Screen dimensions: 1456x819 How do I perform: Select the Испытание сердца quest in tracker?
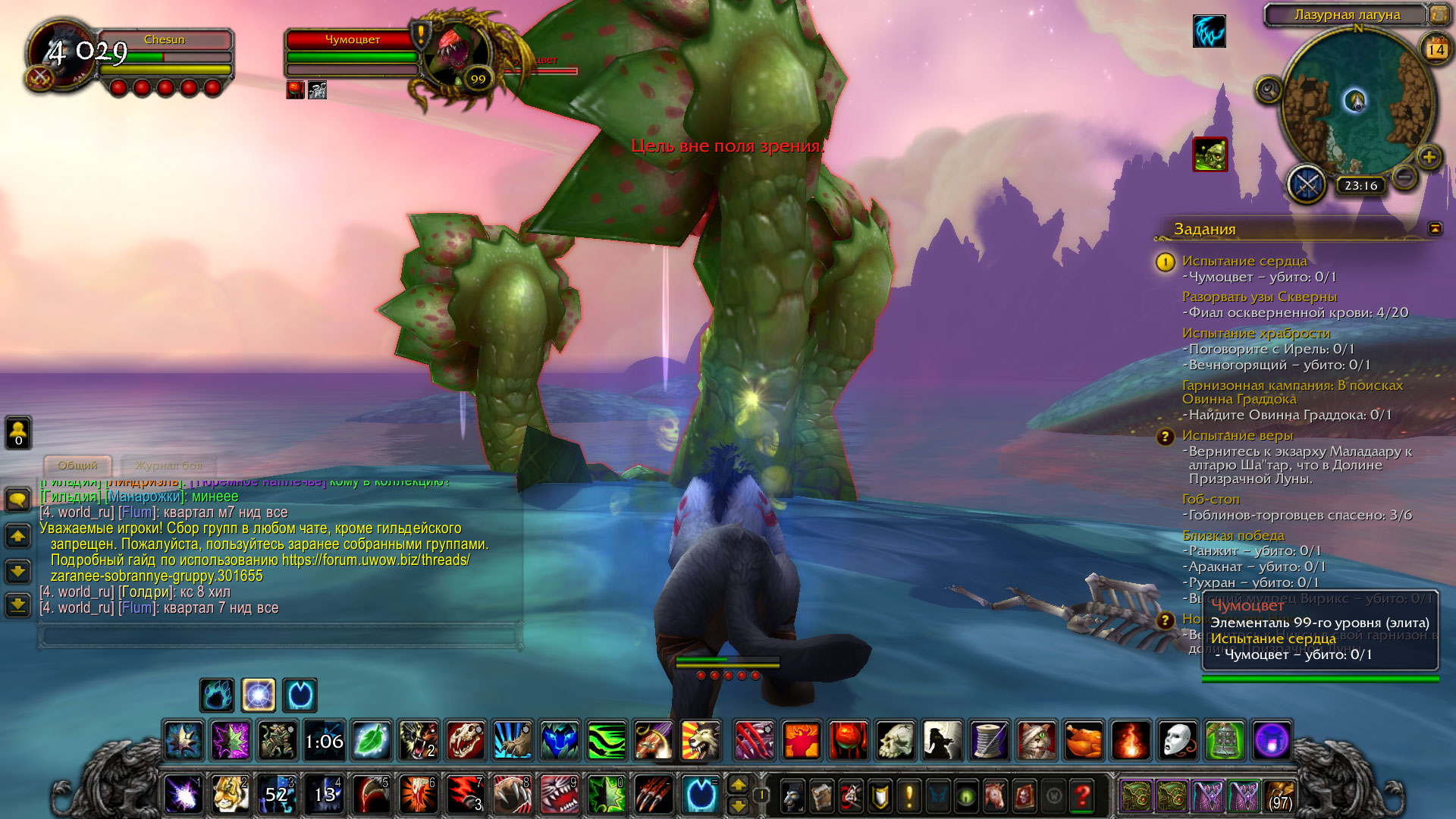[1244, 261]
